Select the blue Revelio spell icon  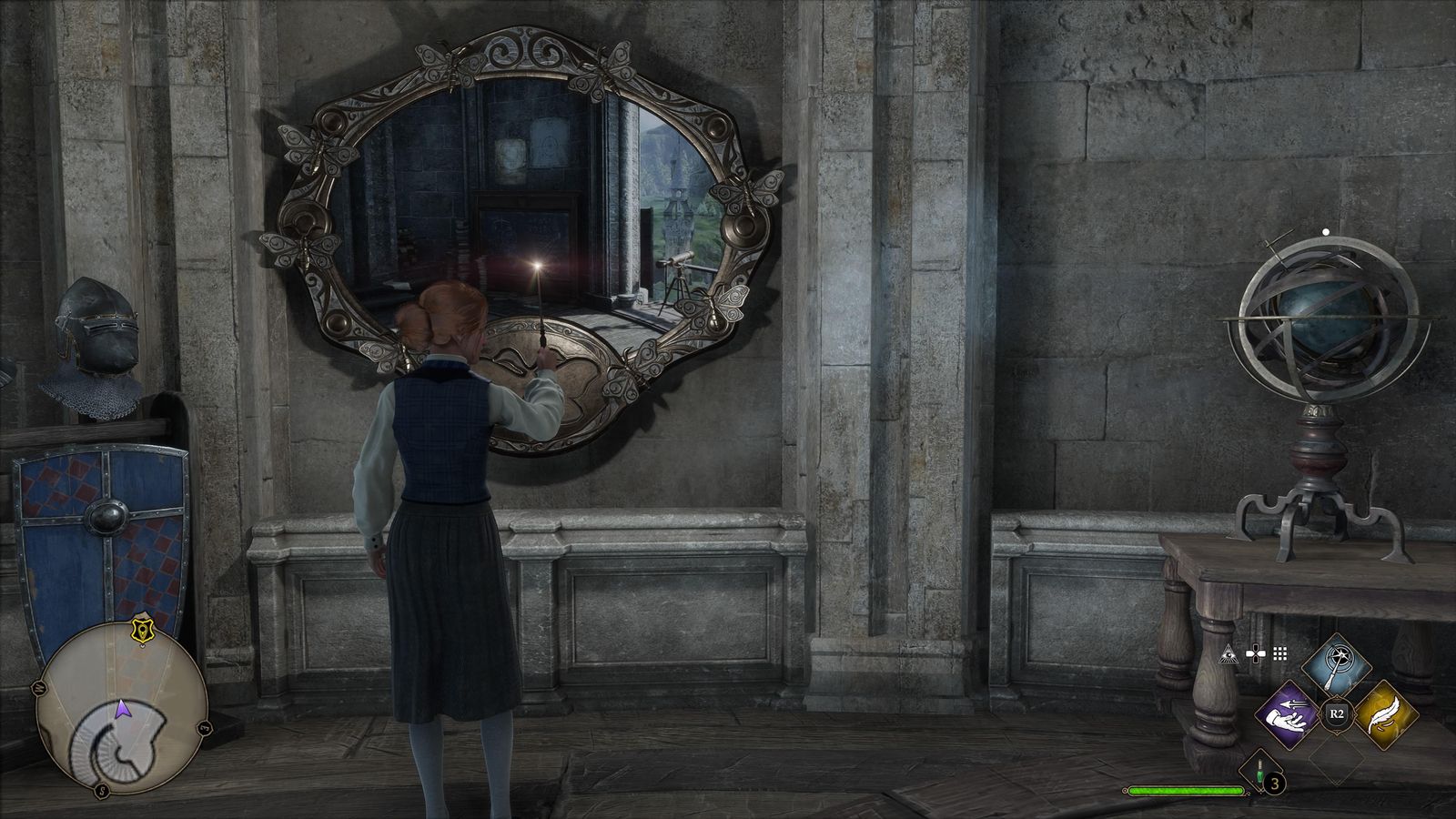(x=1336, y=663)
